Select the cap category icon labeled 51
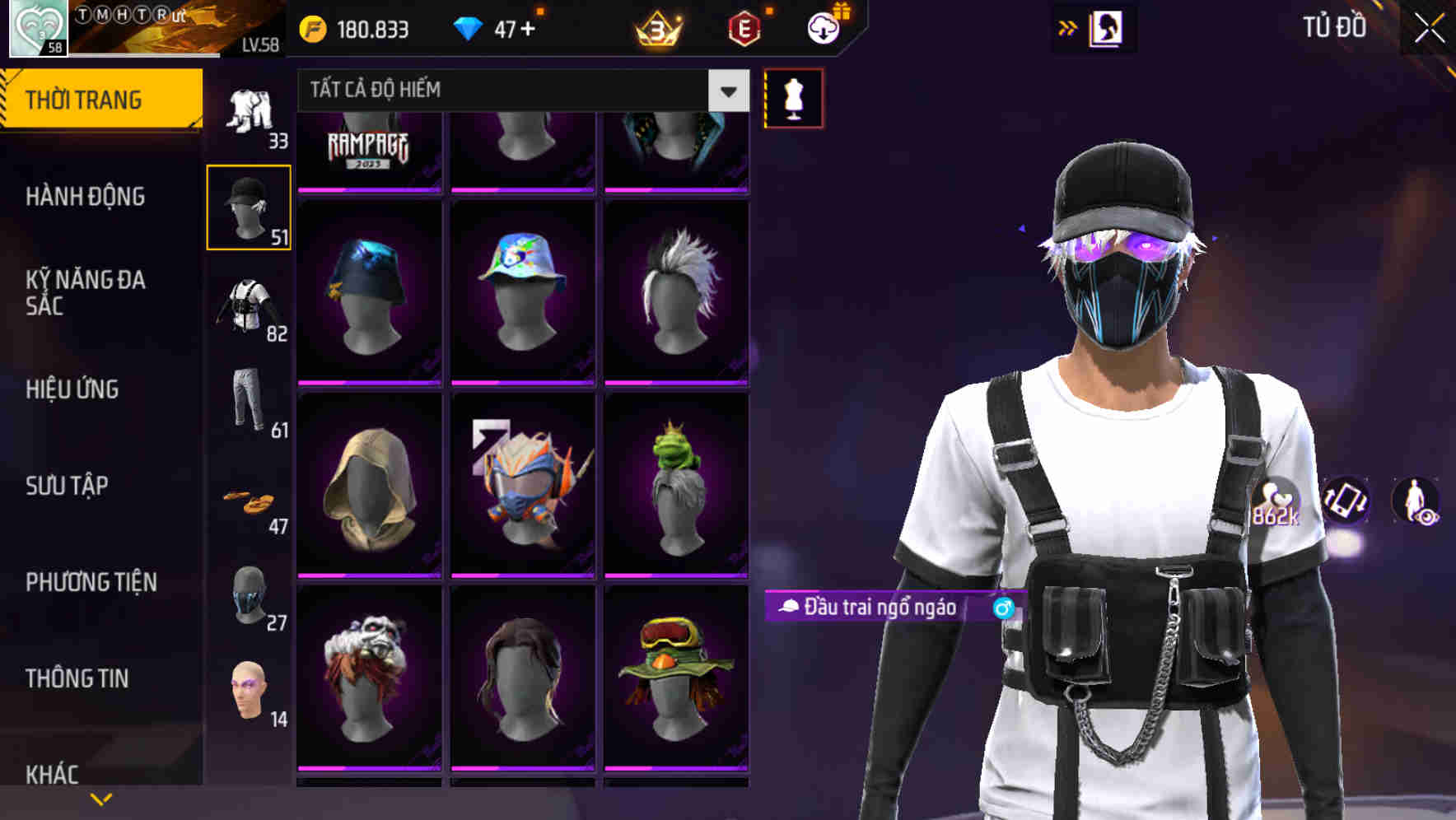 (249, 206)
